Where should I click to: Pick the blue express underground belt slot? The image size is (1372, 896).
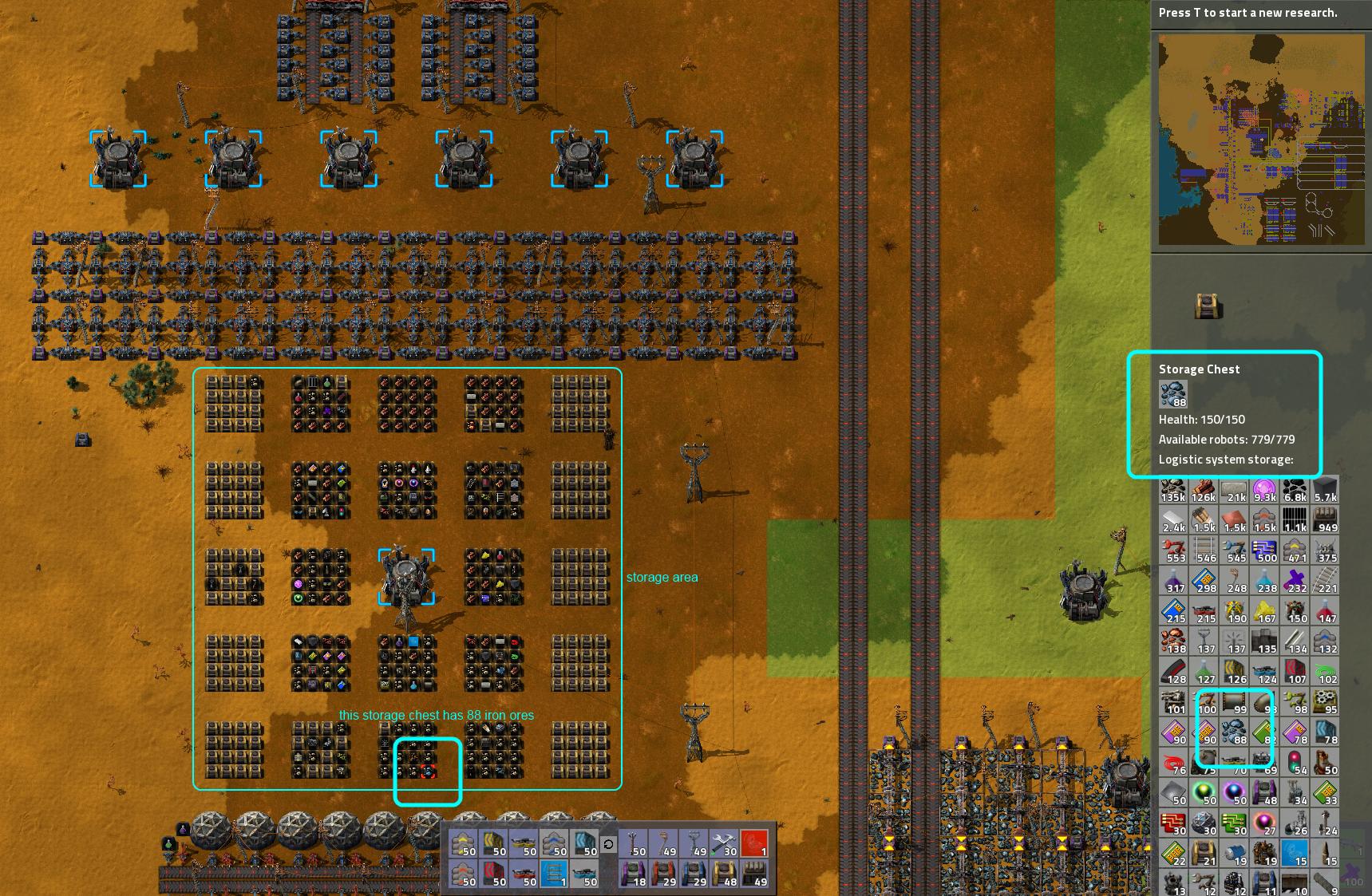point(585,844)
